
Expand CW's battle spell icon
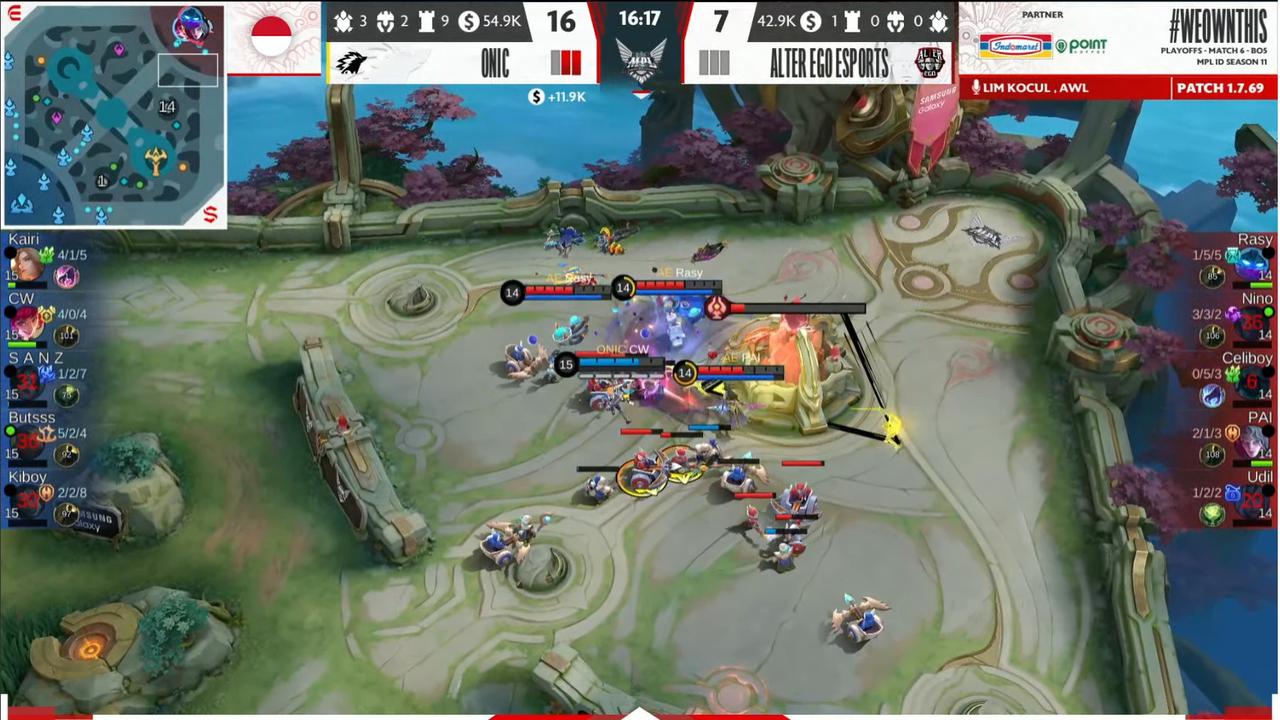pos(67,333)
